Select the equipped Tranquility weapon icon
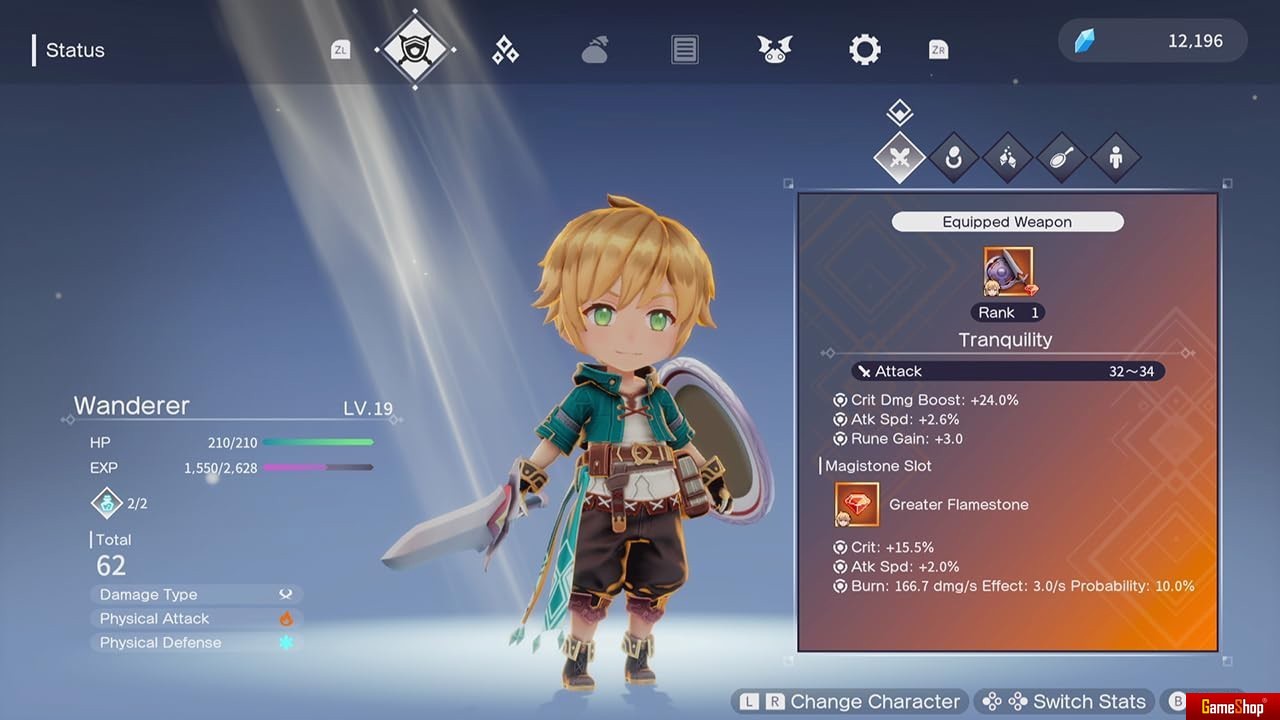Image resolution: width=1280 pixels, height=720 pixels. point(1008,272)
